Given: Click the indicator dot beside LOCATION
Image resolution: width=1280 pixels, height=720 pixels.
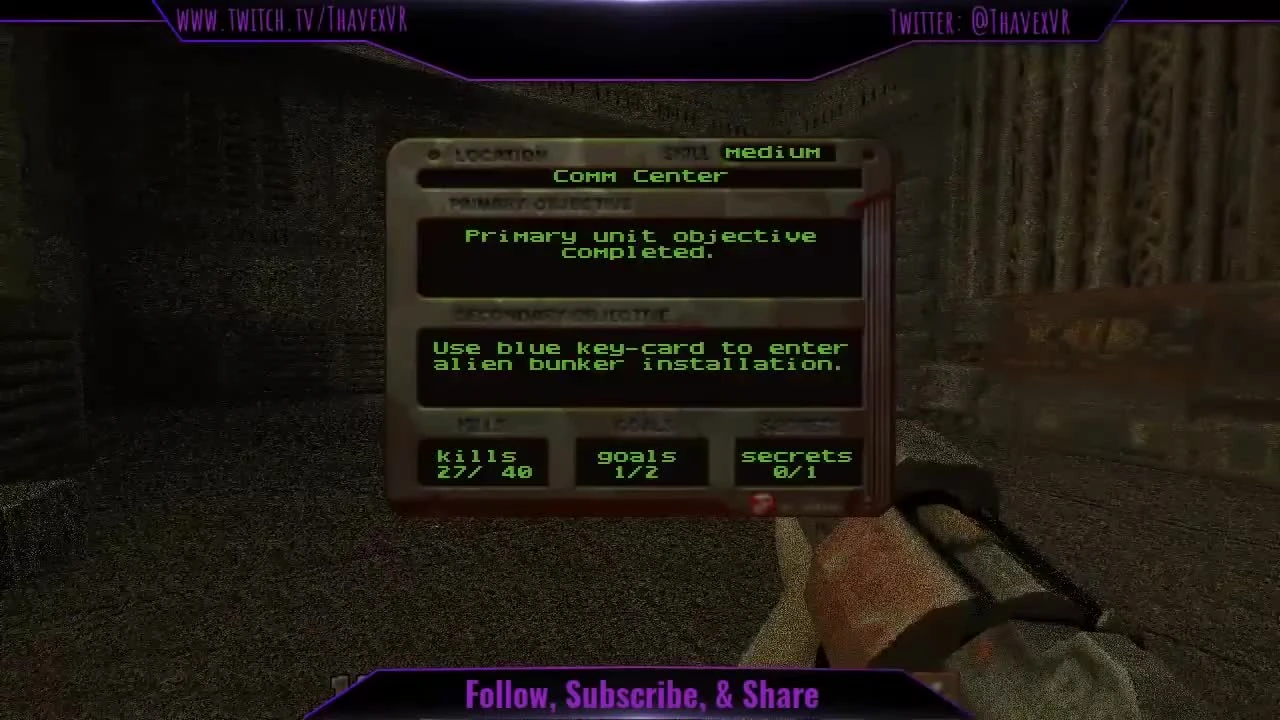Looking at the screenshot, I should 433,154.
